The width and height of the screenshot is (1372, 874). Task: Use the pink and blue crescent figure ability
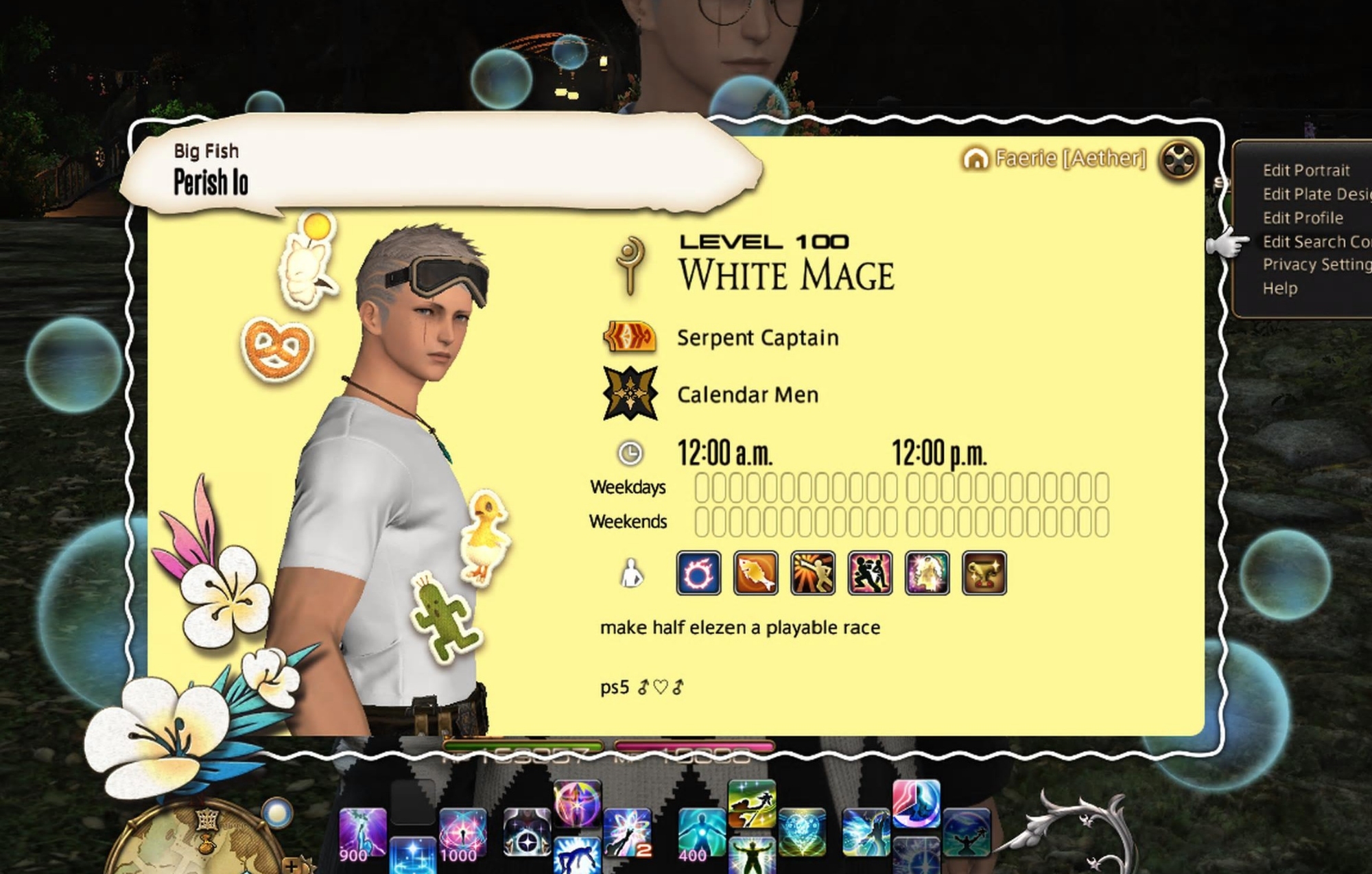(916, 803)
